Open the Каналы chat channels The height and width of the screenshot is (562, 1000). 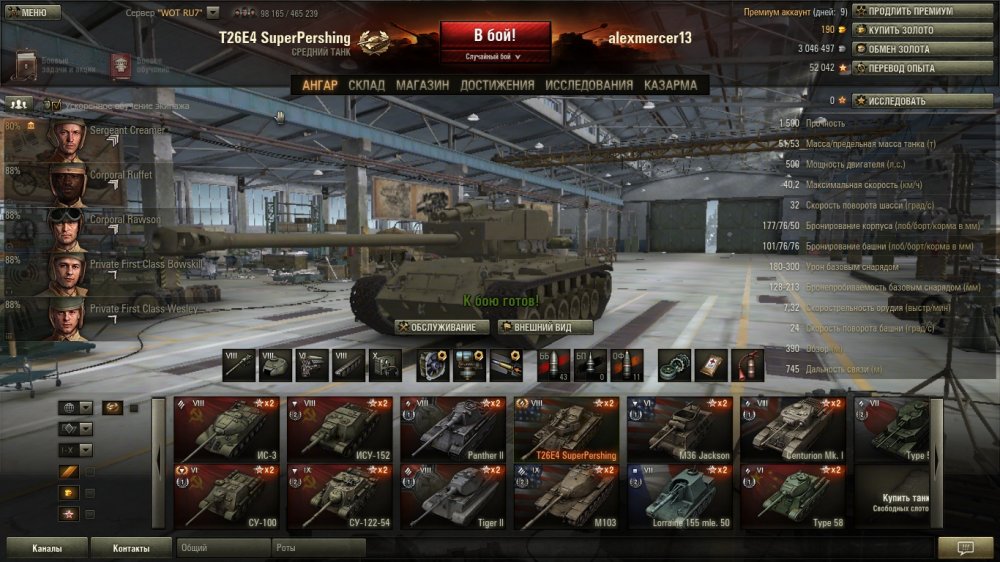pos(45,548)
